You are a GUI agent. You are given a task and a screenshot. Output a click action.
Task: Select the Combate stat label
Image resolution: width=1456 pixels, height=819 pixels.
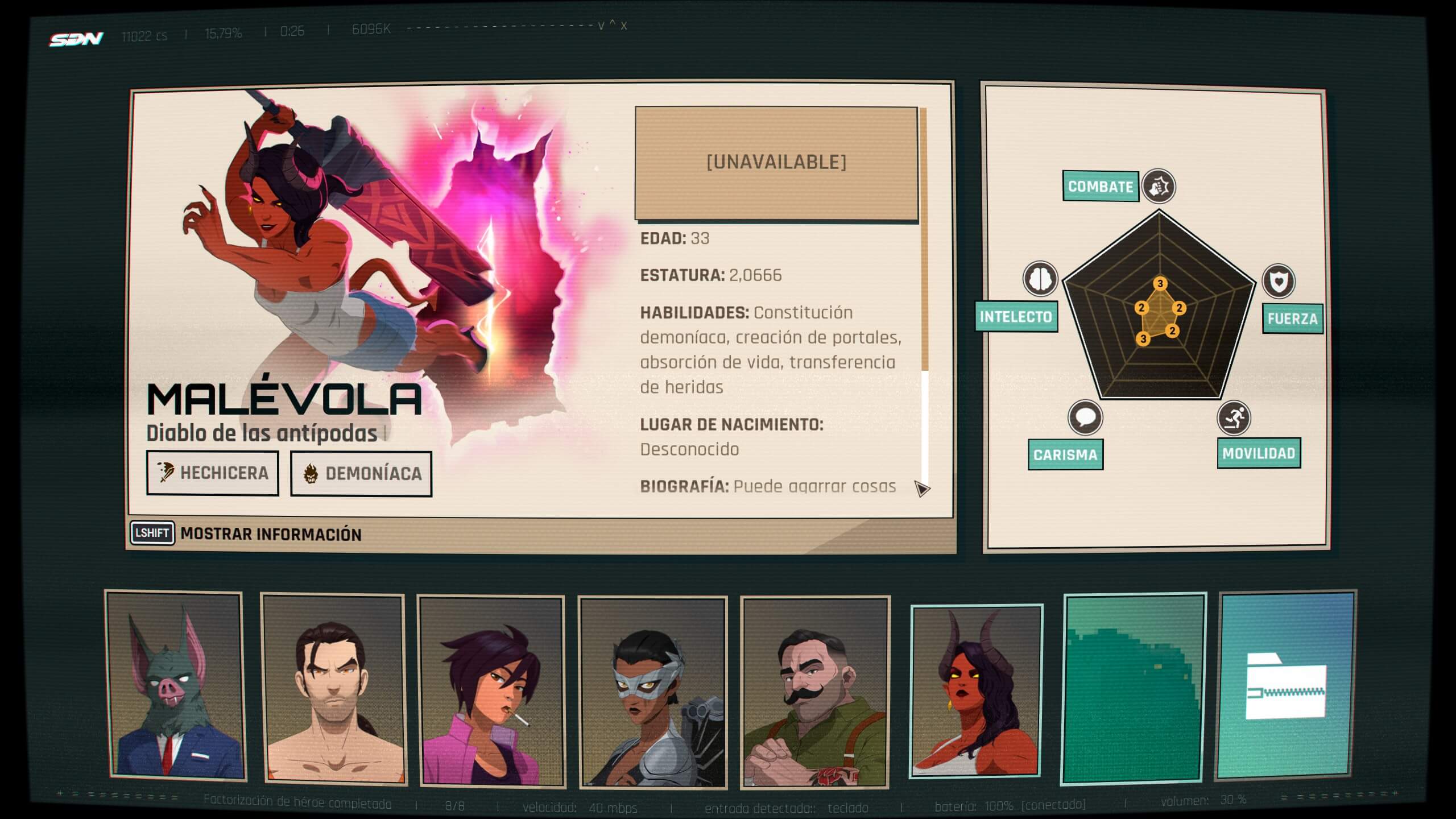(x=1101, y=187)
